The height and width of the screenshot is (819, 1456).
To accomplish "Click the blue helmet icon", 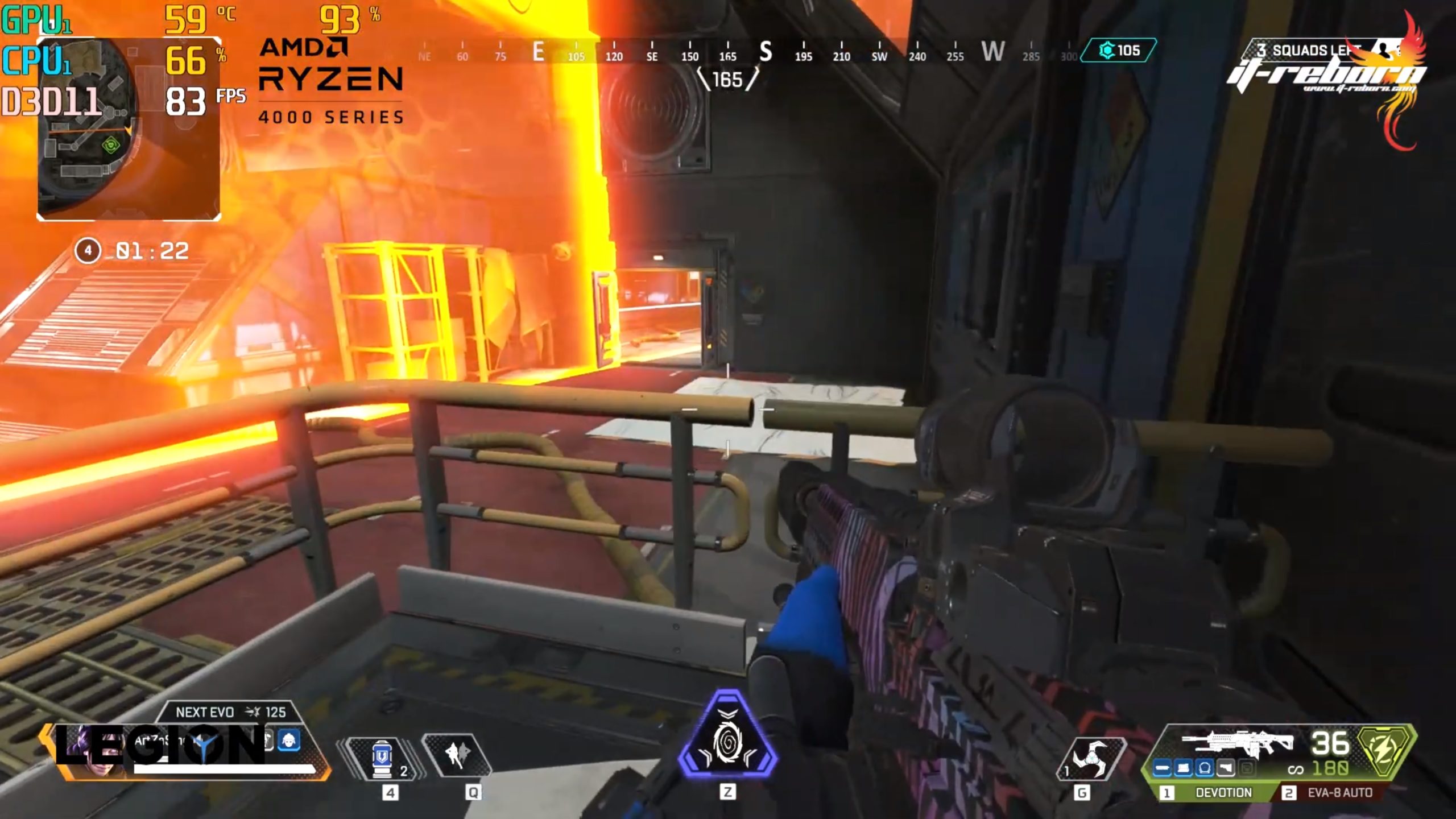I will coord(289,741).
